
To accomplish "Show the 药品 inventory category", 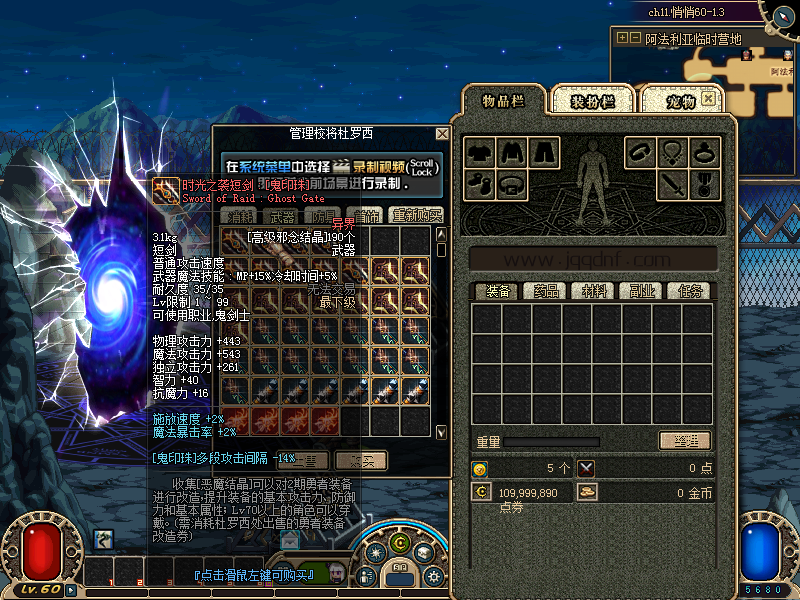I will [x=545, y=291].
